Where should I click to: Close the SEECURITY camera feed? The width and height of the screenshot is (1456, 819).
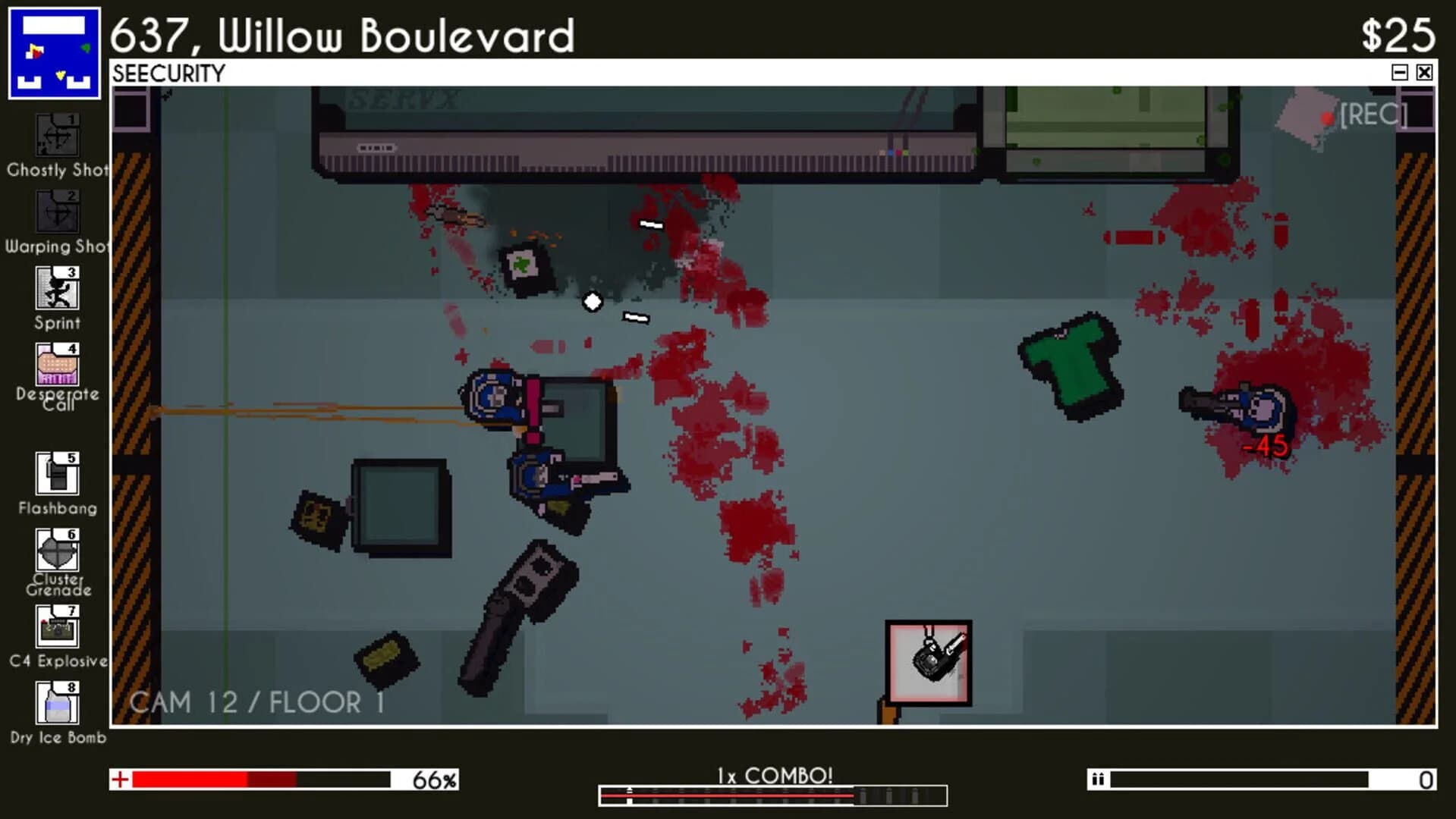(1423, 72)
